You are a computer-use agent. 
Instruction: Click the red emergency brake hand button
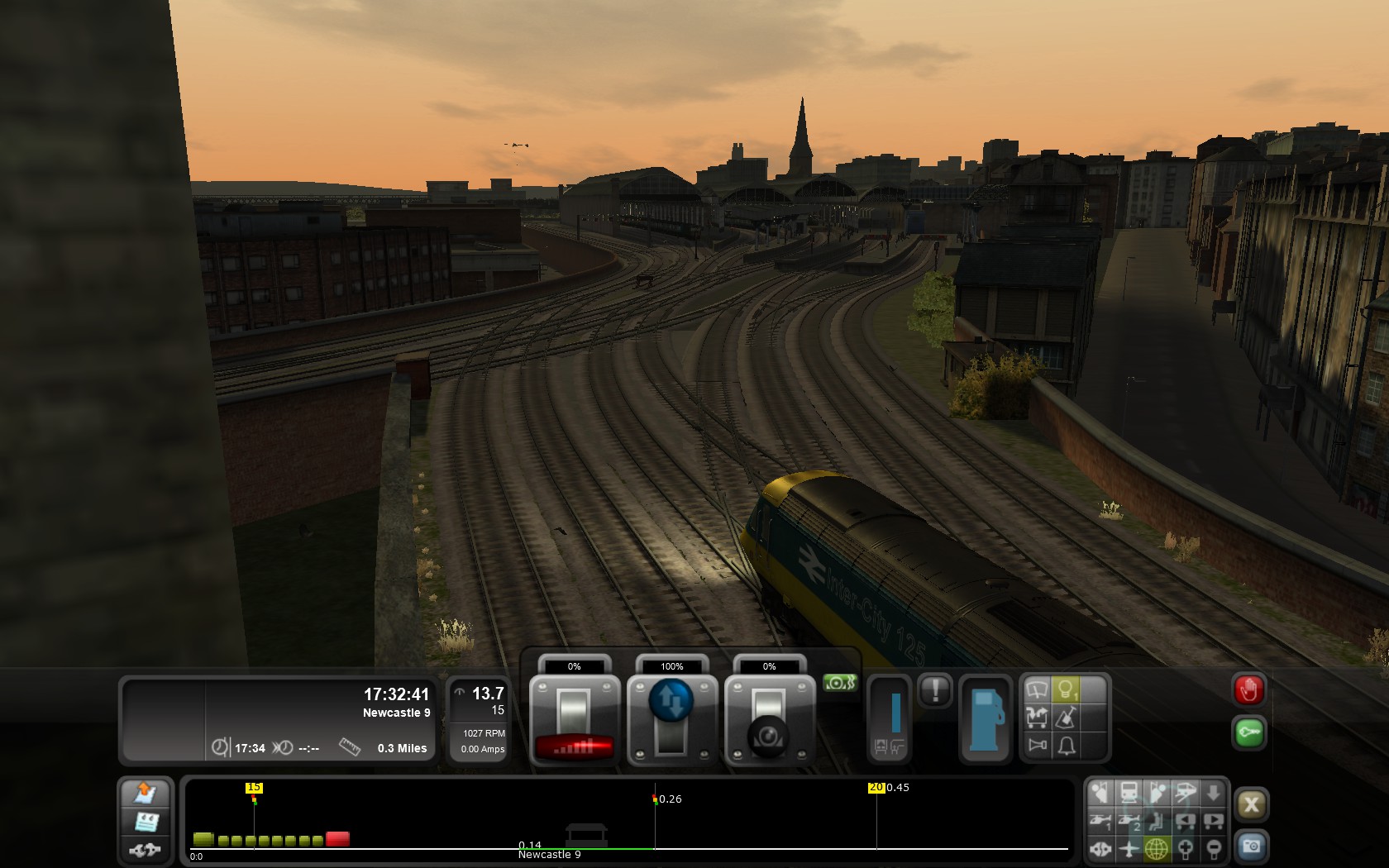1248,690
